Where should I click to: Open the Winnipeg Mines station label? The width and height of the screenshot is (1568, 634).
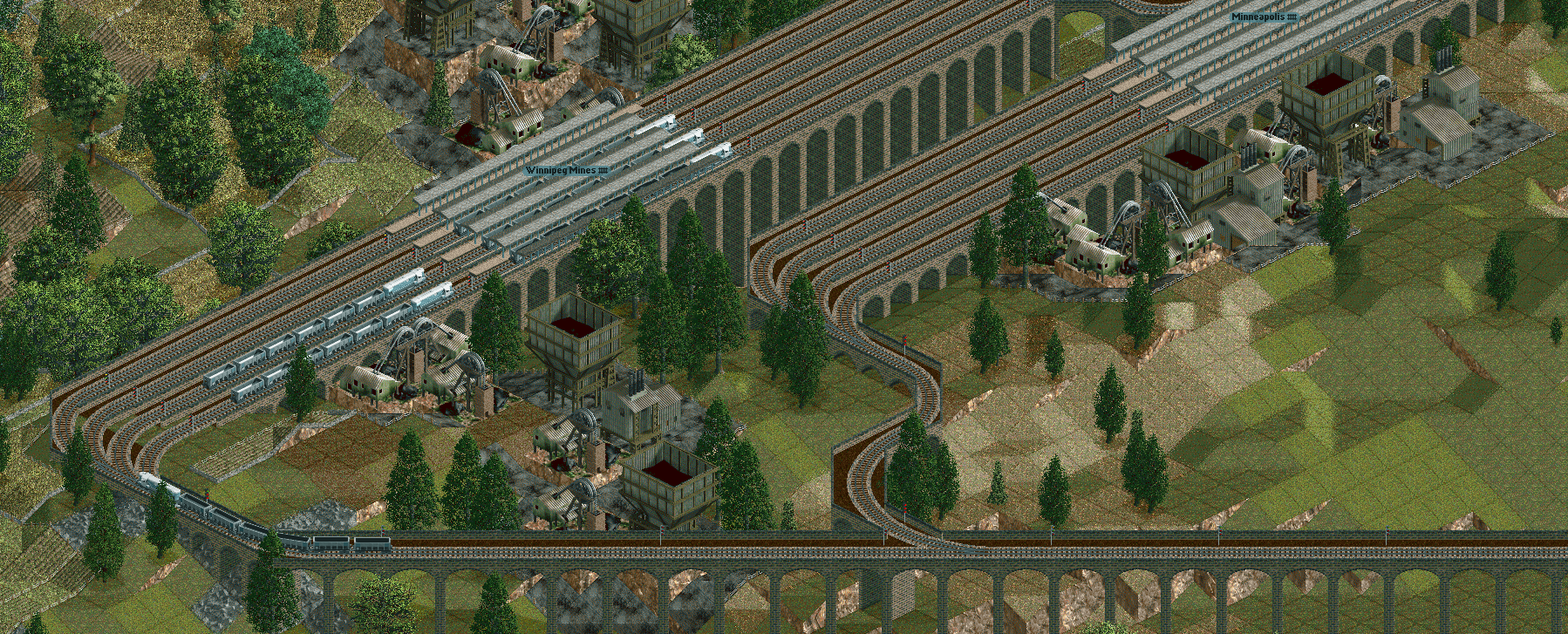566,171
